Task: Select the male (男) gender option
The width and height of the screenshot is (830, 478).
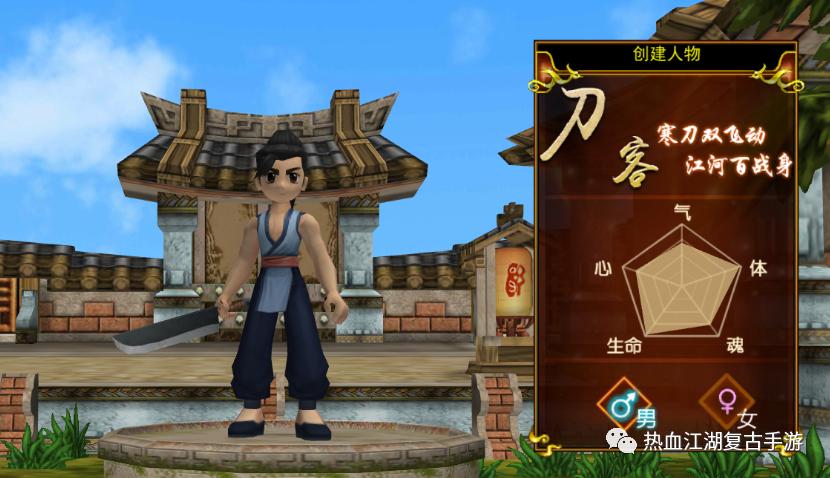Action: pos(625,405)
